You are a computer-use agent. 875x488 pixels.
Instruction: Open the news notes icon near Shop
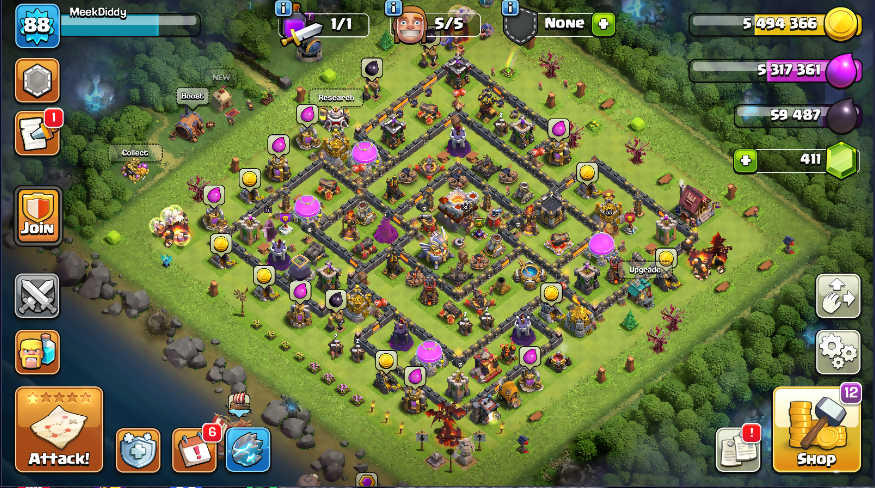pos(737,450)
